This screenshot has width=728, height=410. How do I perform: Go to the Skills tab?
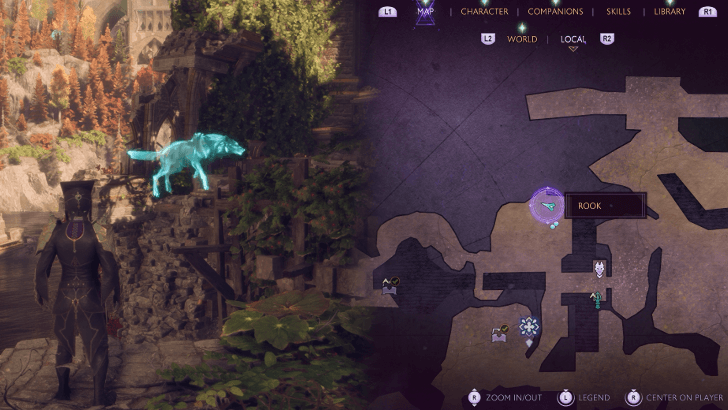[618, 12]
